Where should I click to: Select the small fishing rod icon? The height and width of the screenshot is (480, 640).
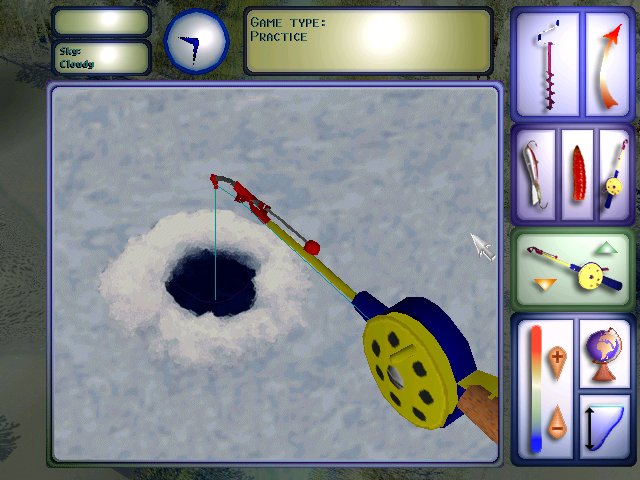[612, 174]
